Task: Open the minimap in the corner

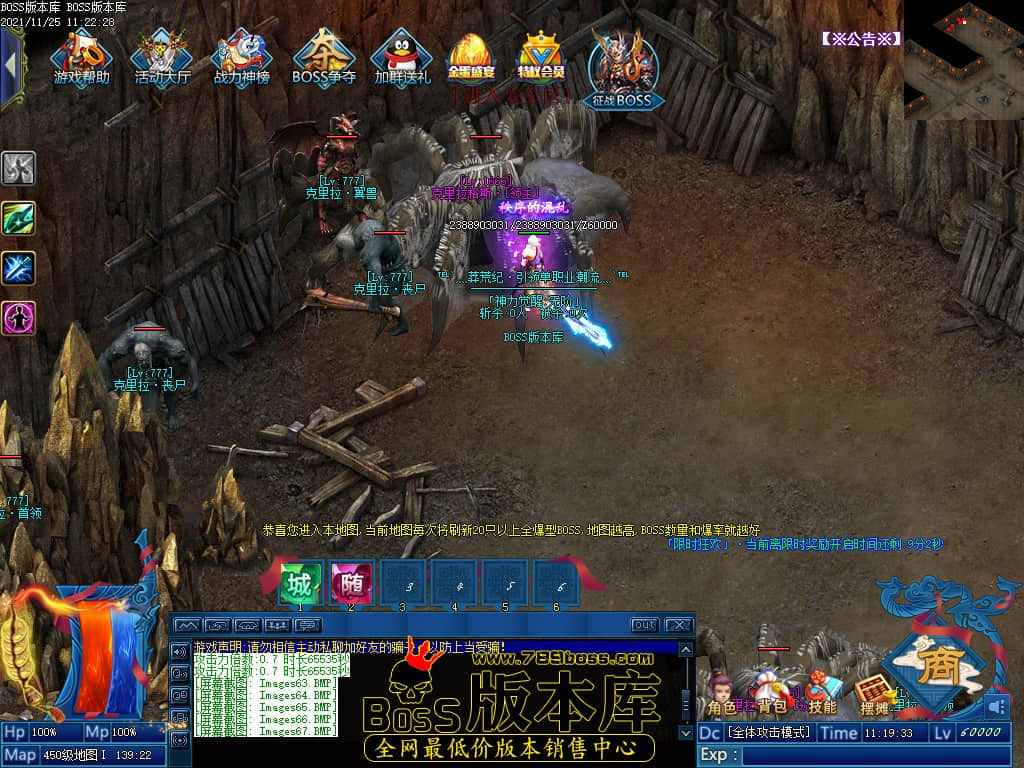Action: click(963, 60)
